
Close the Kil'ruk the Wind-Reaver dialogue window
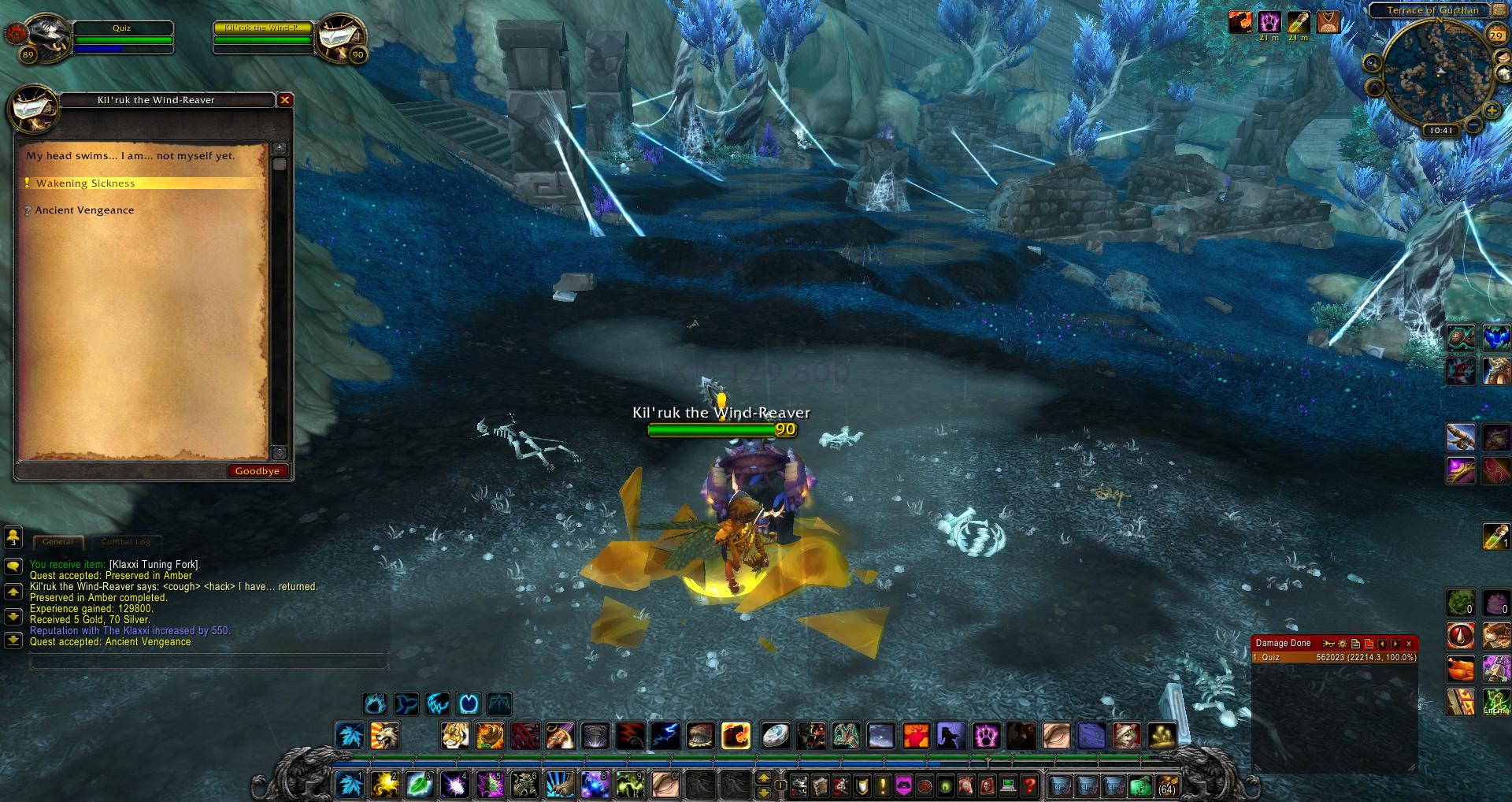tap(285, 100)
